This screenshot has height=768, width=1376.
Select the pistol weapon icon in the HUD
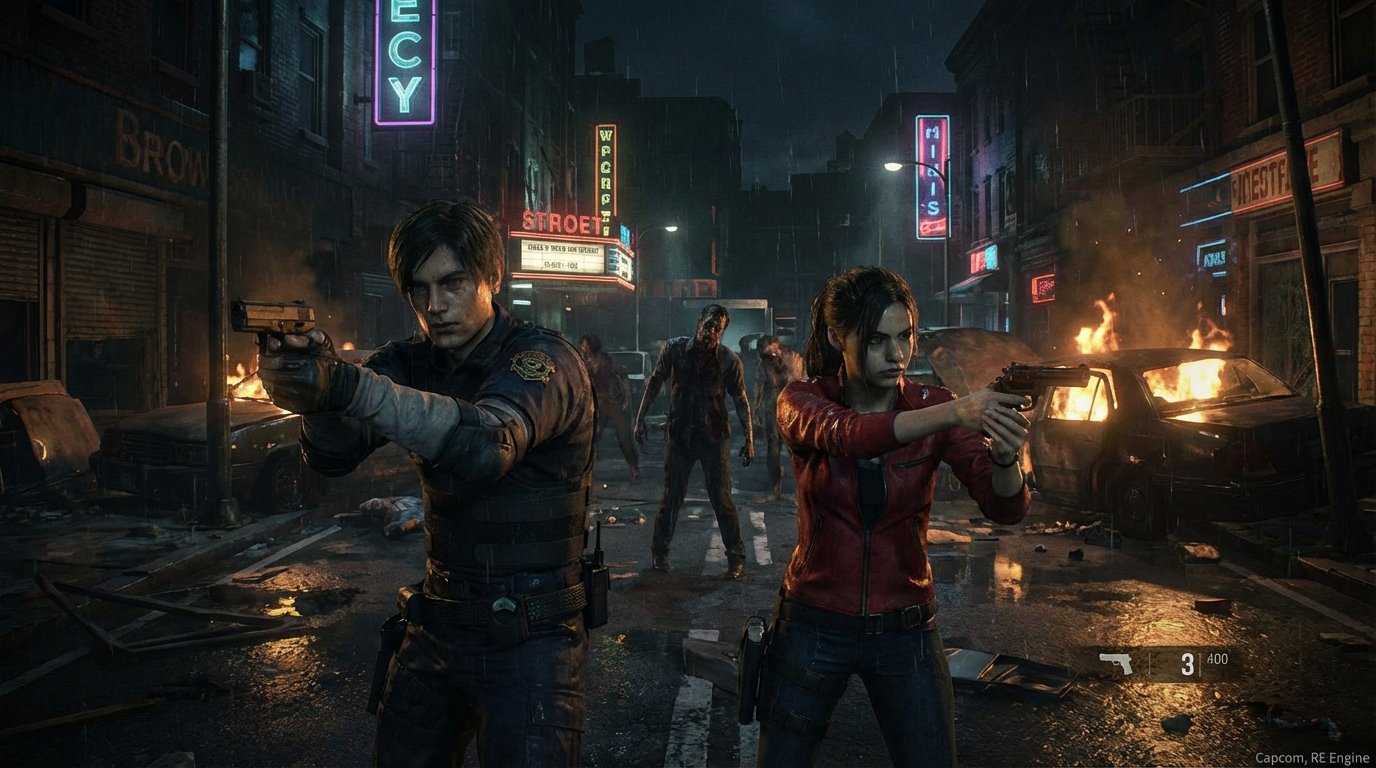pyautogui.click(x=1115, y=664)
